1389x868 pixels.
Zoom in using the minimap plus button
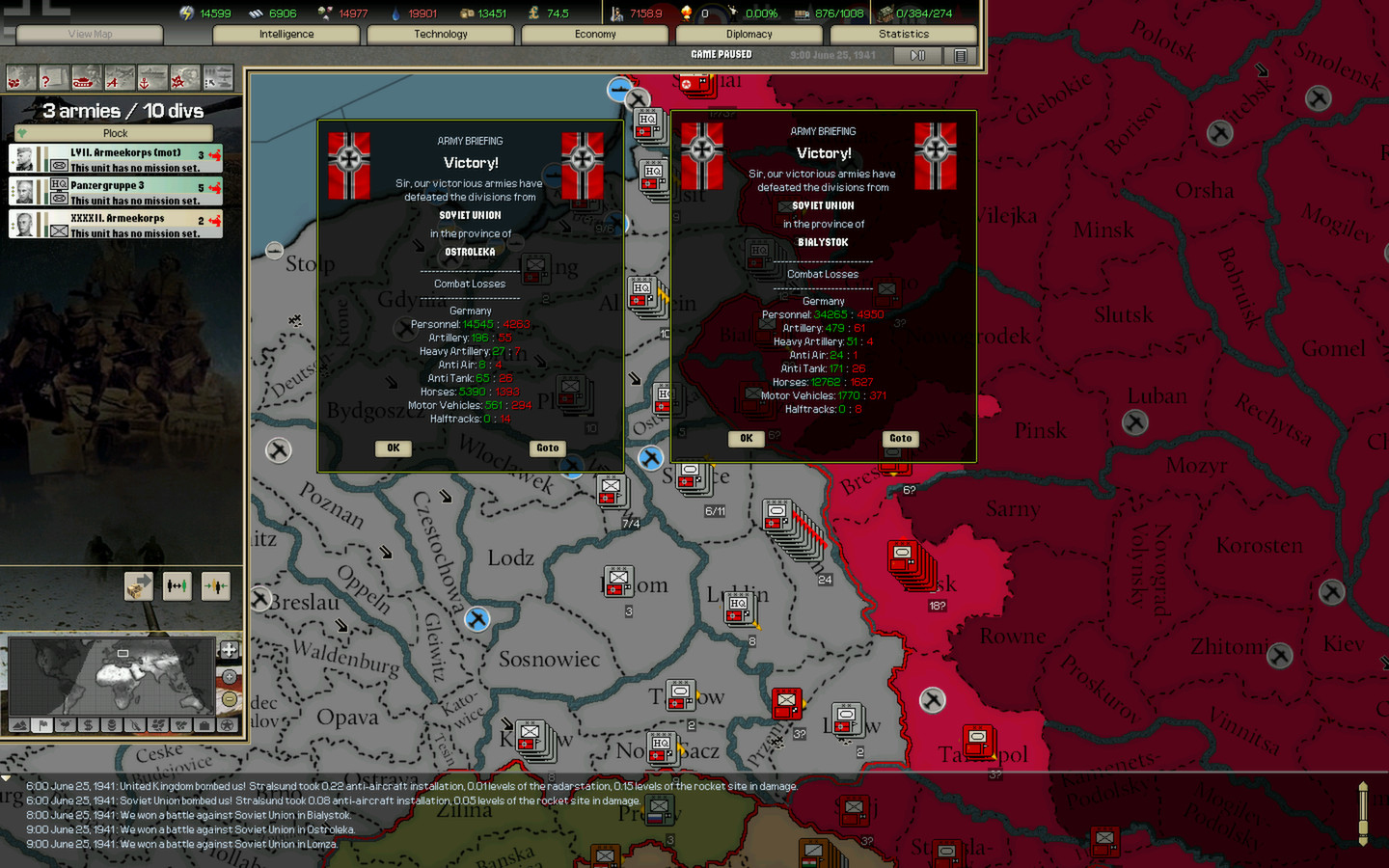pyautogui.click(x=229, y=676)
